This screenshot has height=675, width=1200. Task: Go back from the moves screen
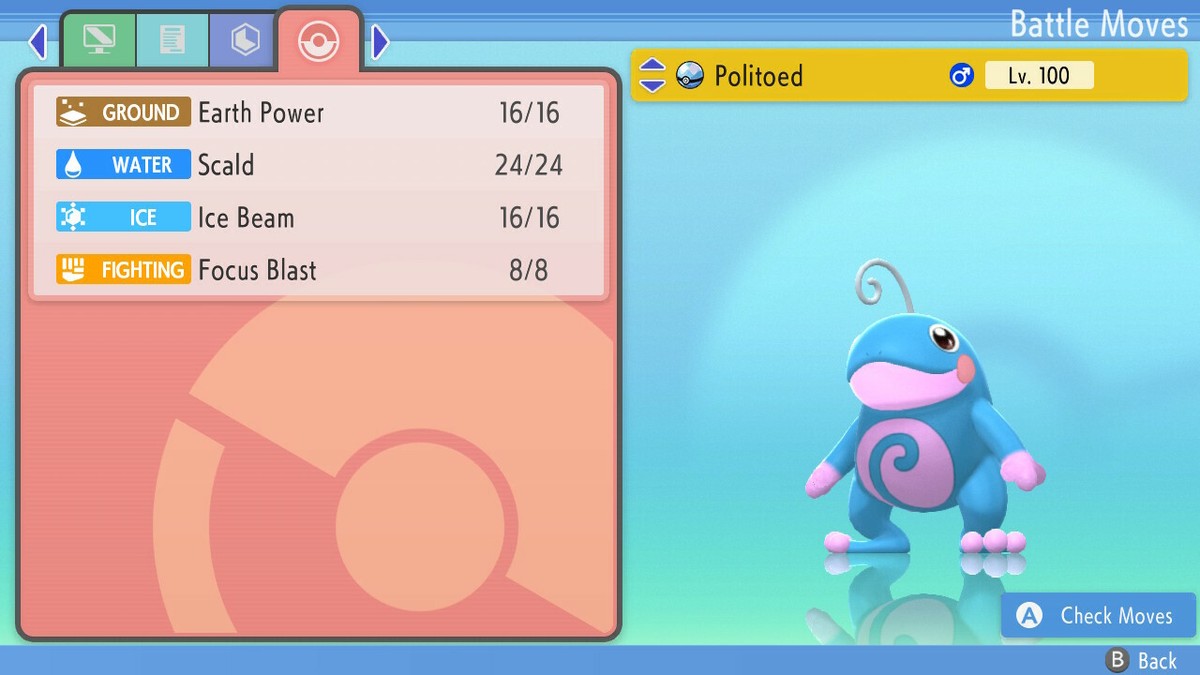coord(1142,660)
